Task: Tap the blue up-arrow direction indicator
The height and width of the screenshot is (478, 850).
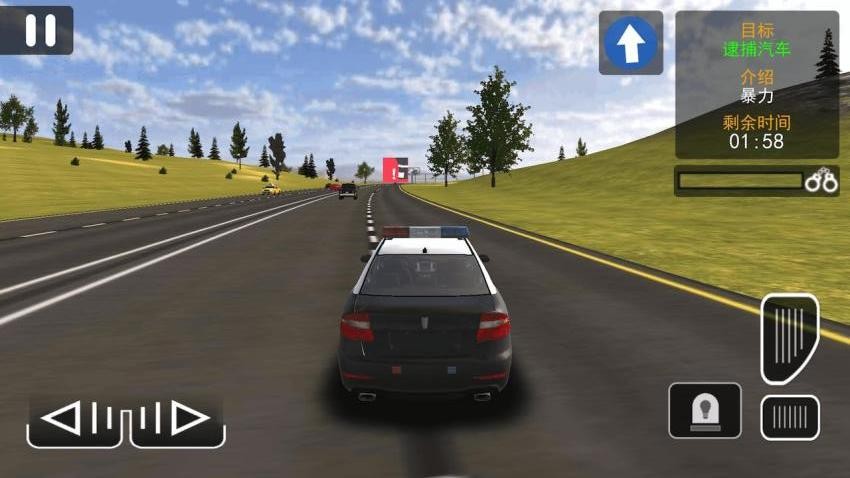Action: click(x=631, y=43)
